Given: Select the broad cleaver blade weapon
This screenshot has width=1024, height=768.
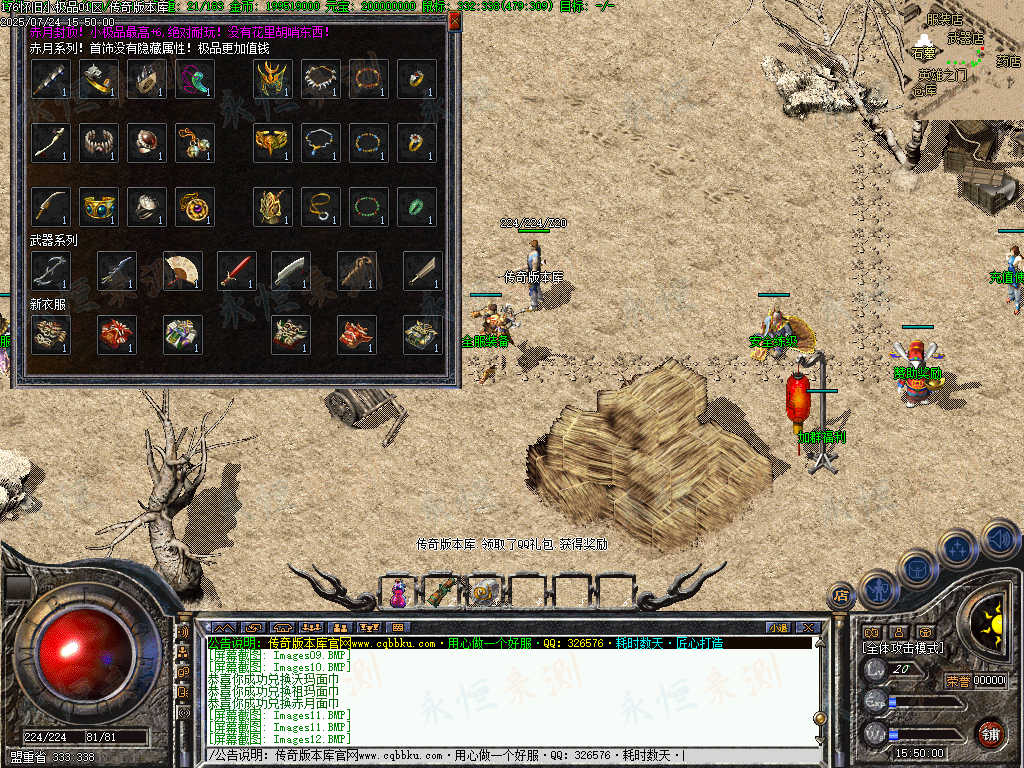Looking at the screenshot, I should pyautogui.click(x=291, y=270).
